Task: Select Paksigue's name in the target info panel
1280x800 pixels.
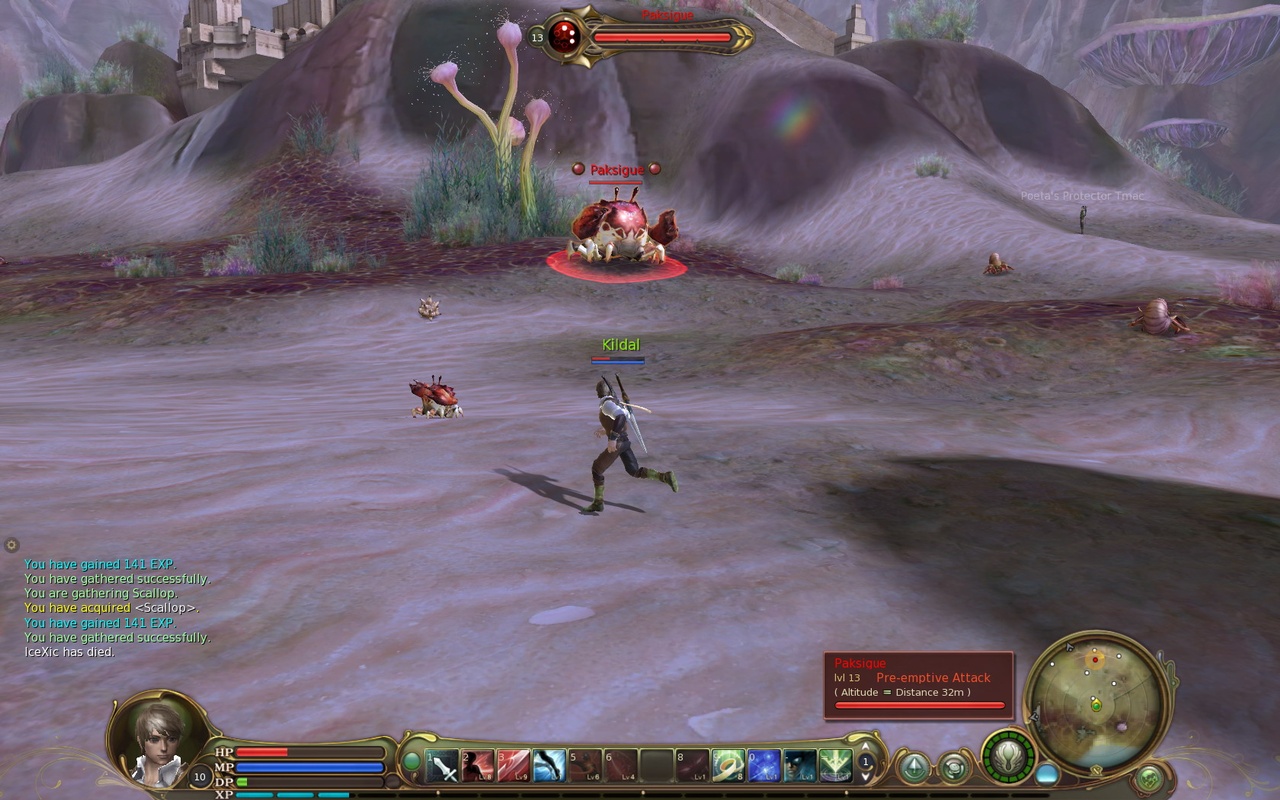Action: click(862, 663)
